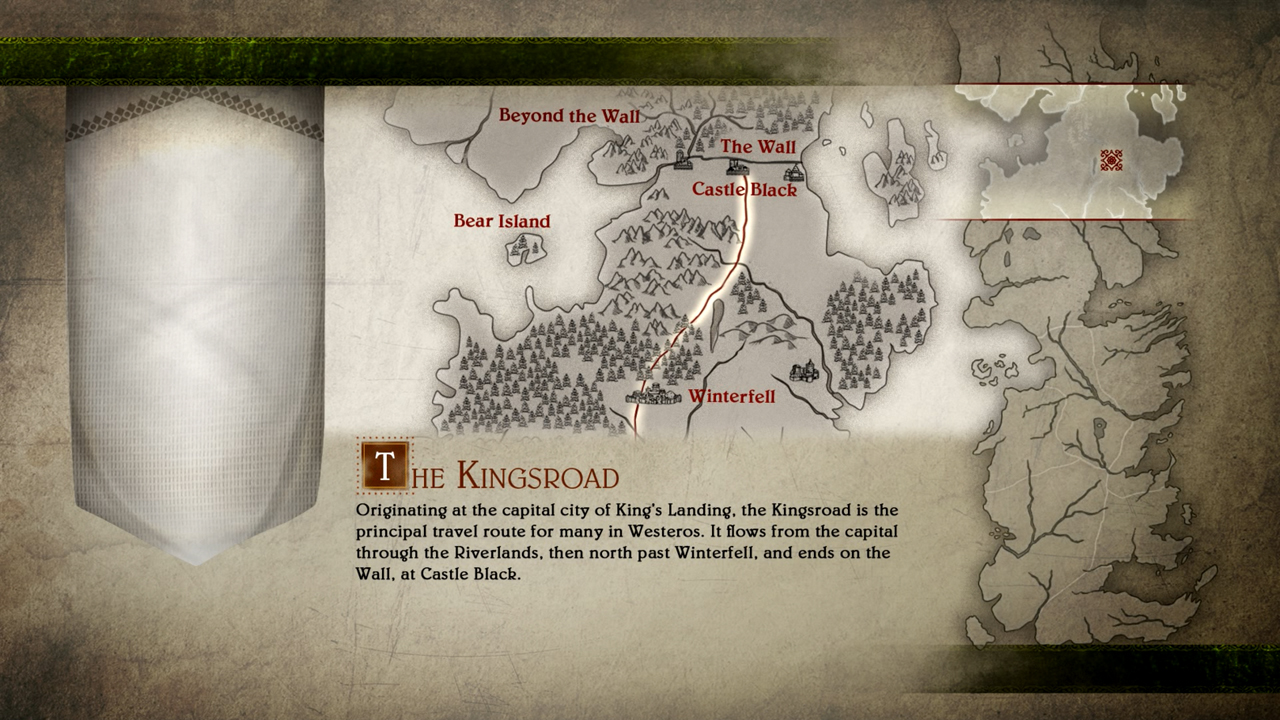Choose the Castle Black map label
The height and width of the screenshot is (720, 1280).
coord(744,189)
